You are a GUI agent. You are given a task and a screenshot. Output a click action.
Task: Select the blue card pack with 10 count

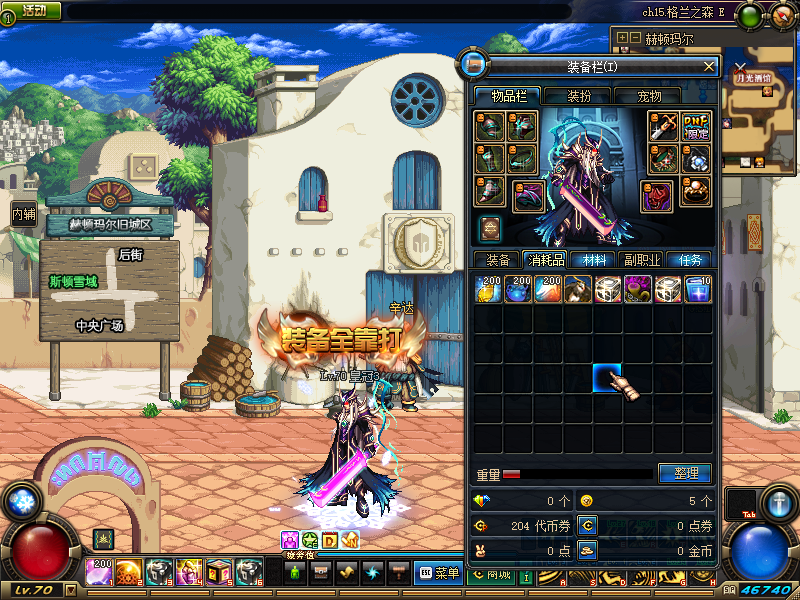(697, 289)
